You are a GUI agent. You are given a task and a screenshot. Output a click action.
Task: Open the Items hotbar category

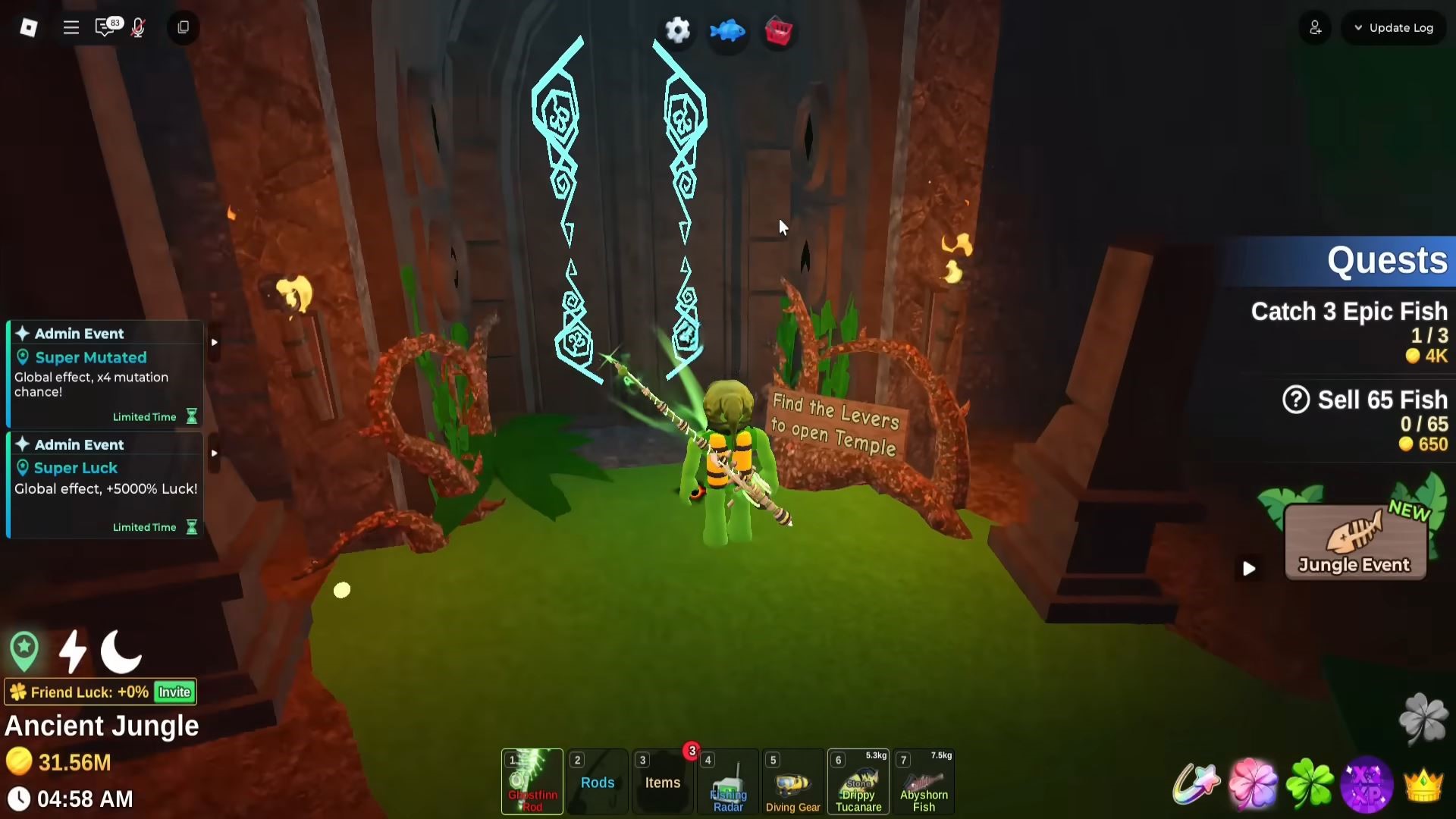663,782
